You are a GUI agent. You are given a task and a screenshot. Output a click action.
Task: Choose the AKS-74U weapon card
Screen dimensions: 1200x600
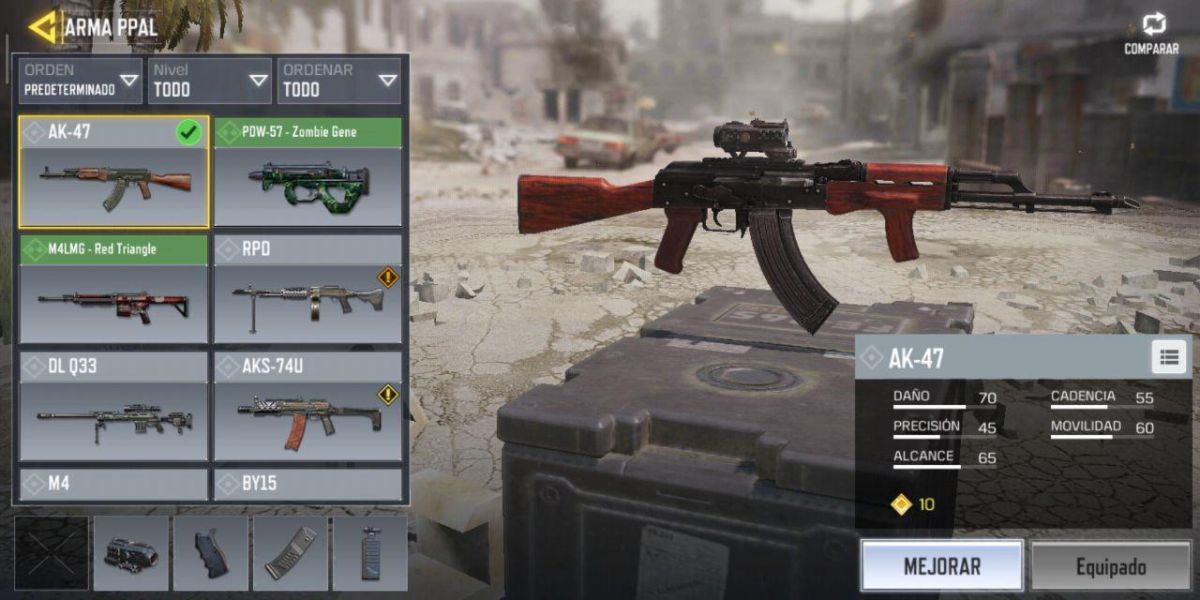coord(308,406)
